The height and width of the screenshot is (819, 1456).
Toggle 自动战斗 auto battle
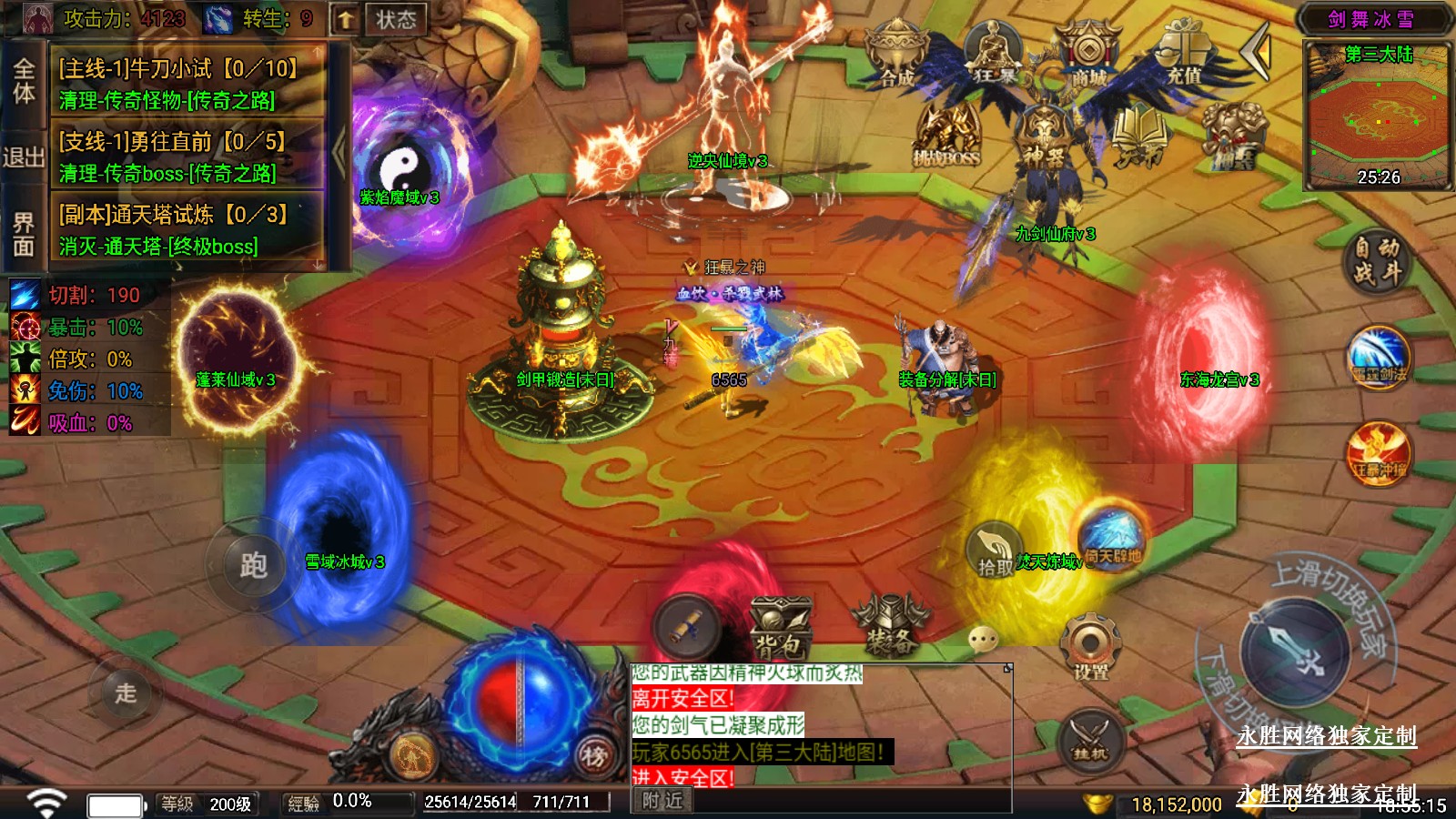(1376, 260)
